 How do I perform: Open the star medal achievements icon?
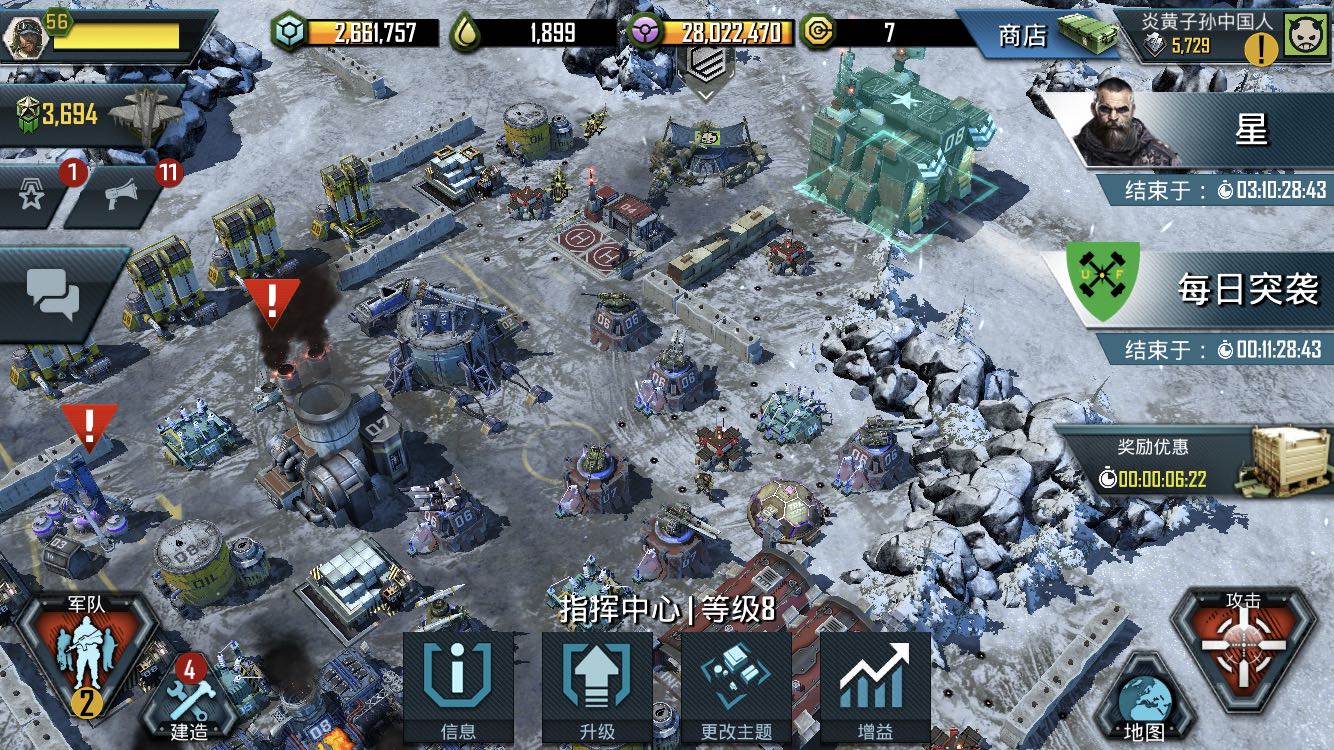tap(32, 195)
